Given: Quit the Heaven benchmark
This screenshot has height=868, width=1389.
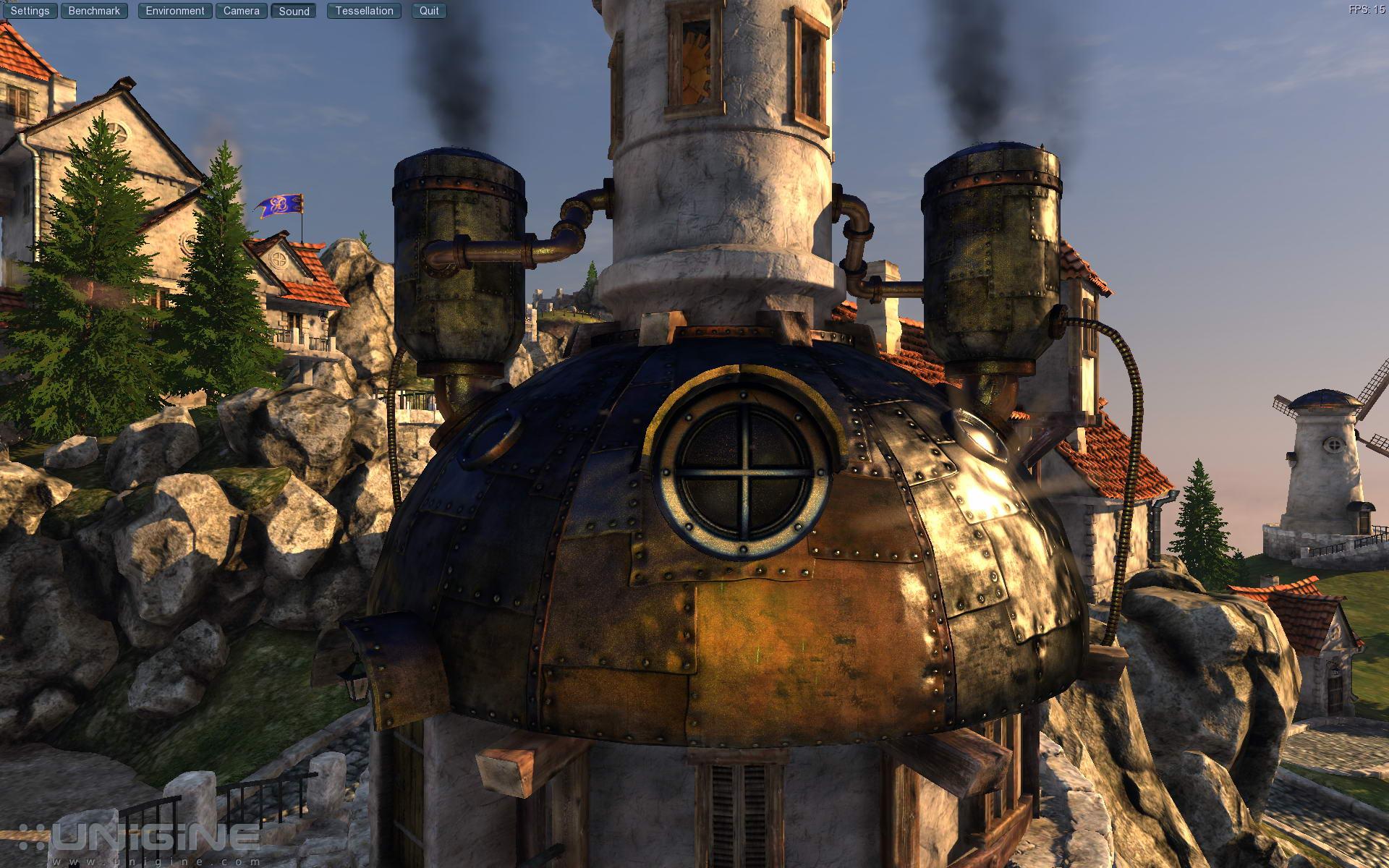Looking at the screenshot, I should tap(429, 11).
